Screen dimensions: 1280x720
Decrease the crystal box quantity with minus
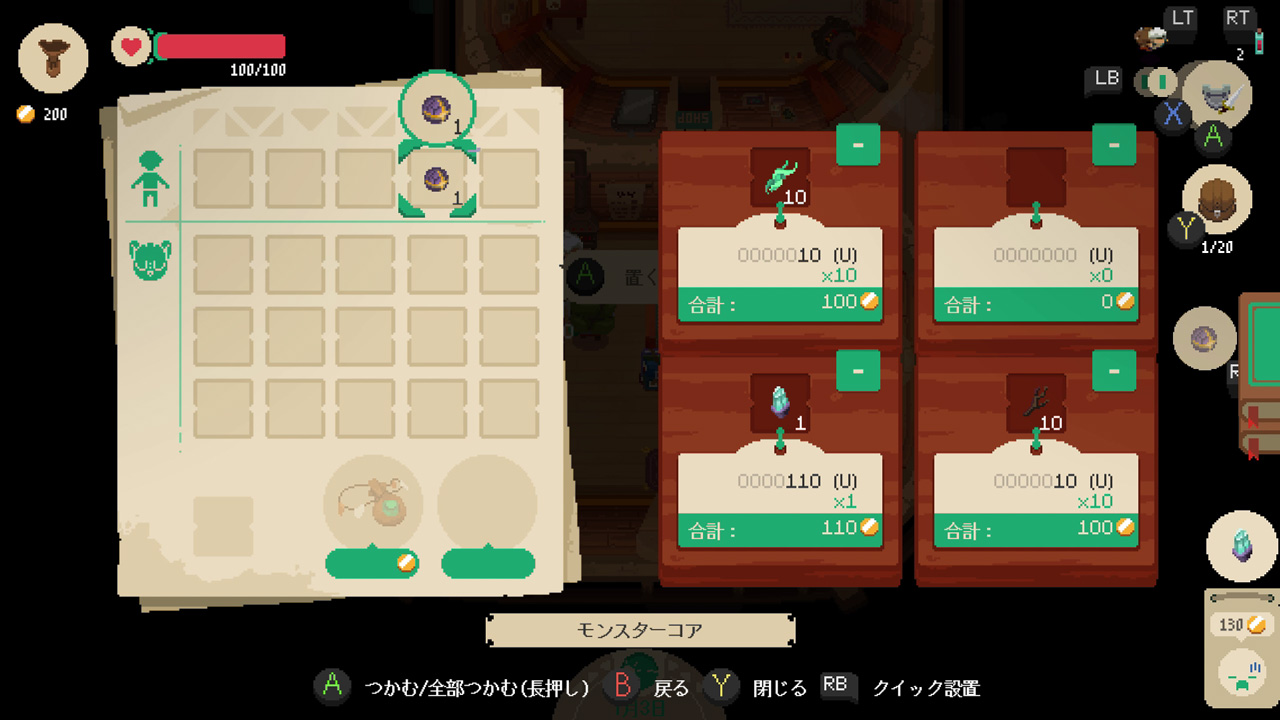[x=857, y=371]
